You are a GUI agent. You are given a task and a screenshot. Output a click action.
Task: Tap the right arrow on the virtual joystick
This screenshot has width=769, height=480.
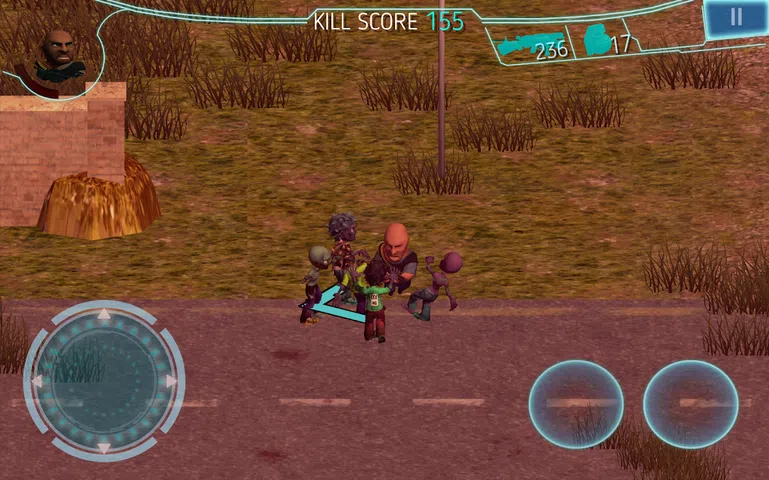(171, 382)
